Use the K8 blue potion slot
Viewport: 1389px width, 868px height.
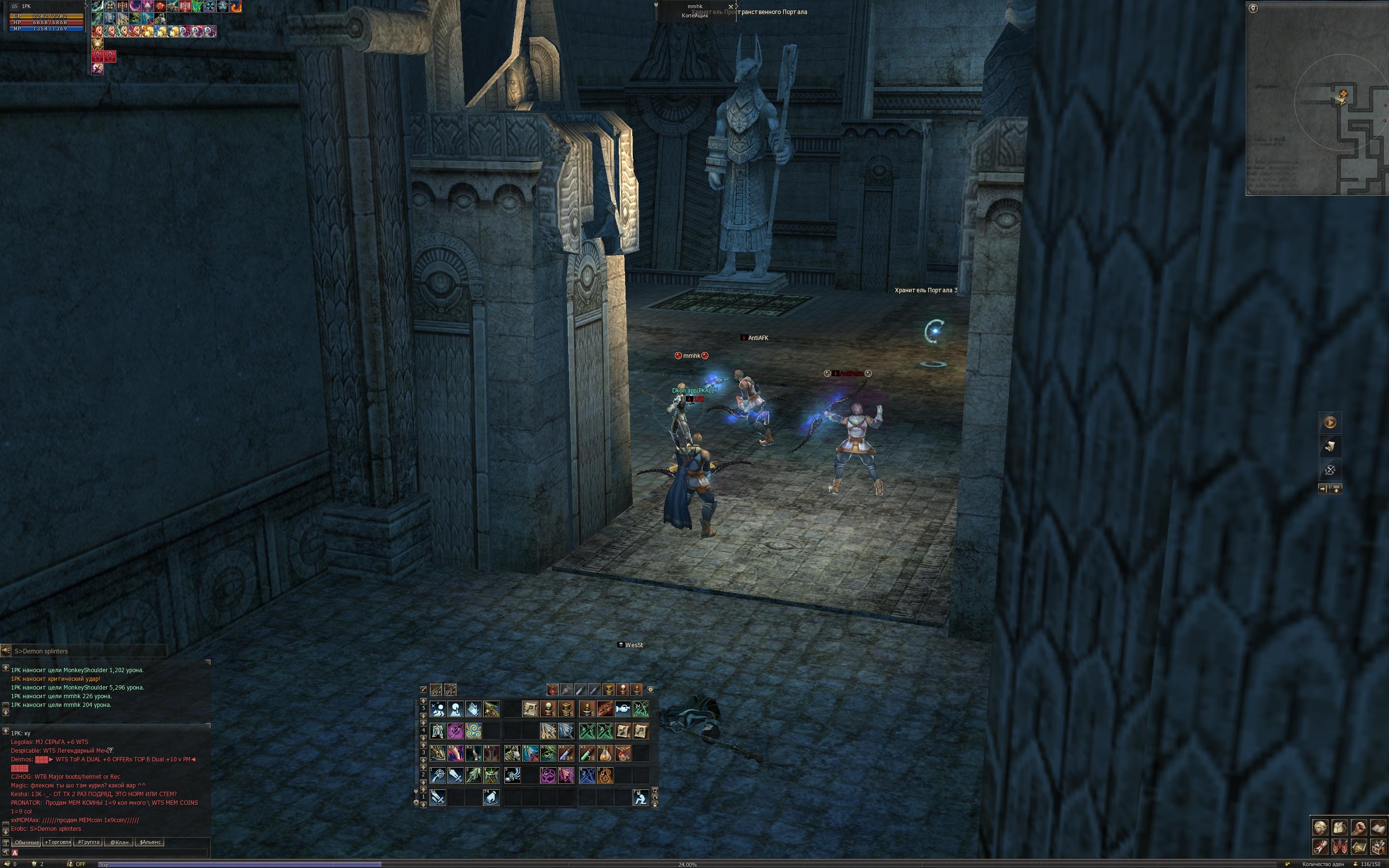[566, 753]
